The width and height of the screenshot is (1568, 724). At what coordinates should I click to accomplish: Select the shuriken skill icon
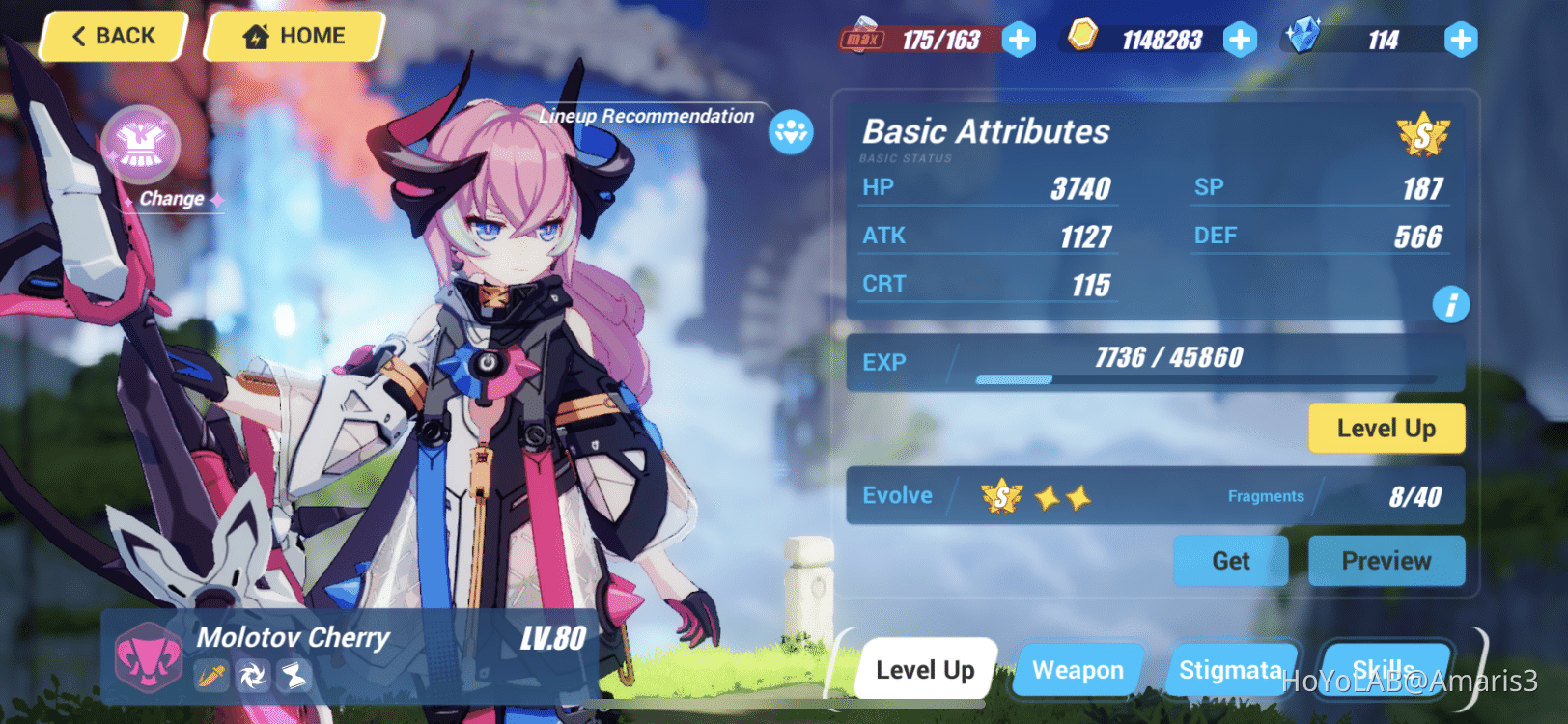pos(254,676)
